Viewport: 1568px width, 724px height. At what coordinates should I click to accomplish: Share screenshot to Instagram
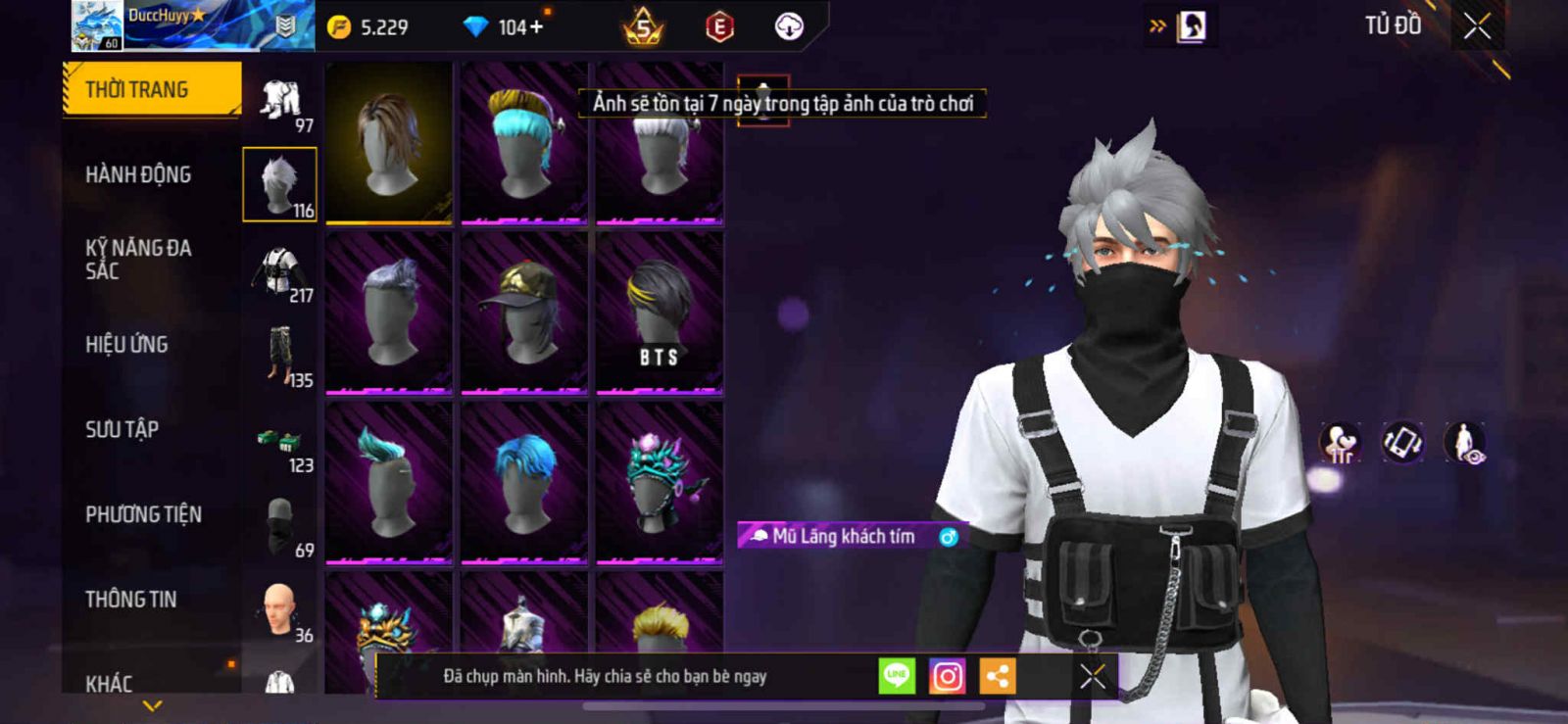(947, 676)
